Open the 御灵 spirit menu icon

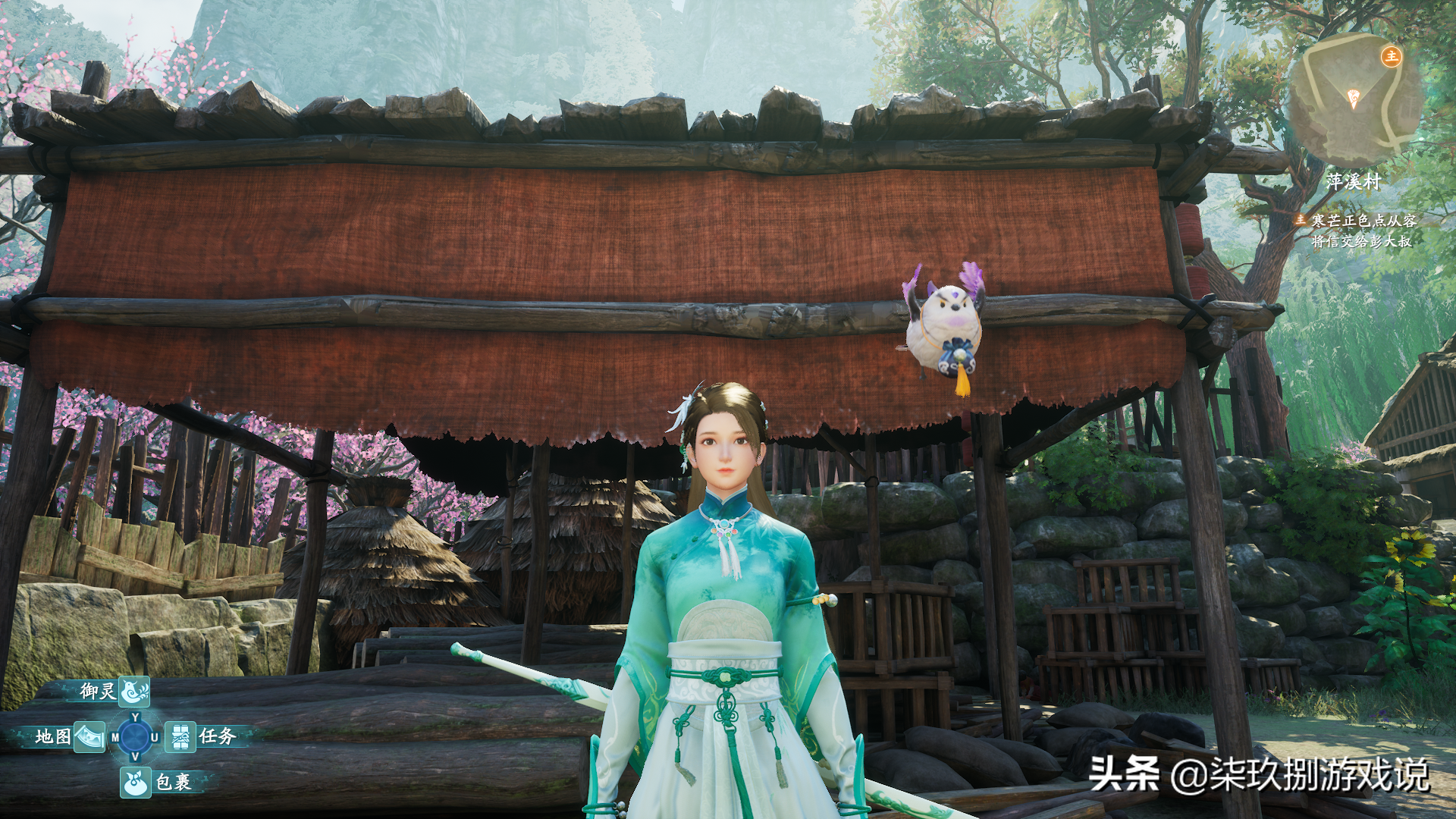[x=134, y=692]
